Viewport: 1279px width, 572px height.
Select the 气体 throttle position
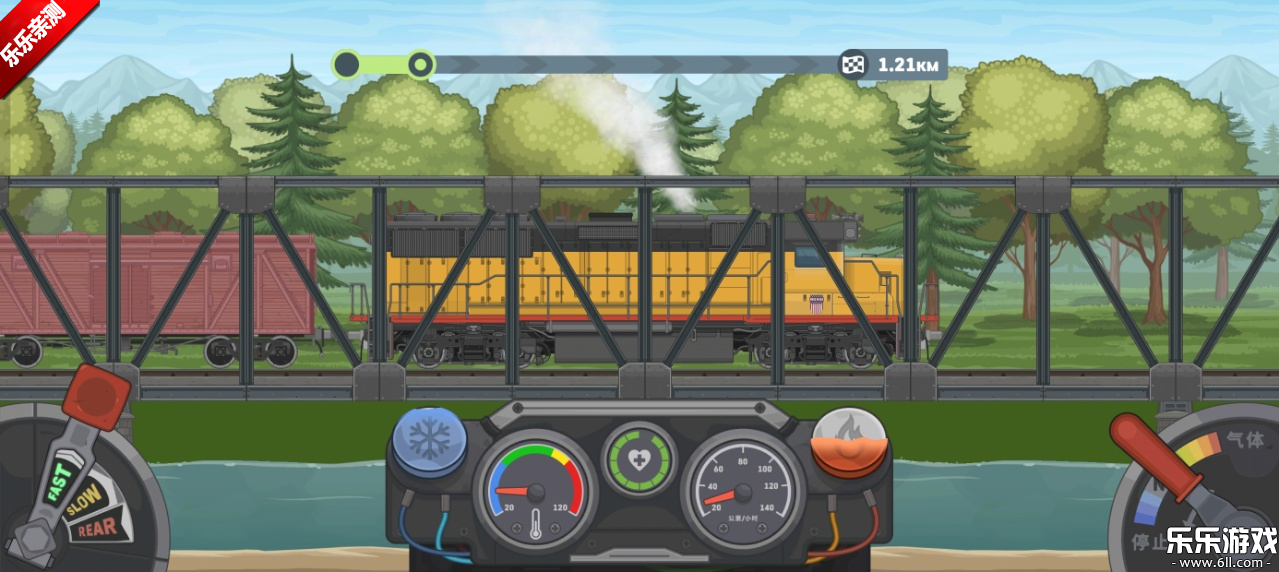[x=1245, y=440]
